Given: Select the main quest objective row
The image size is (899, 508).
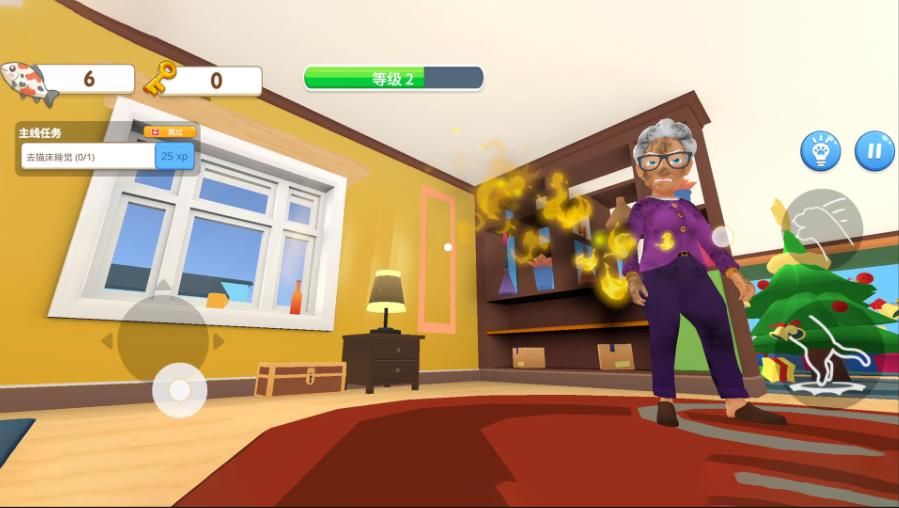Looking at the screenshot, I should point(90,156).
